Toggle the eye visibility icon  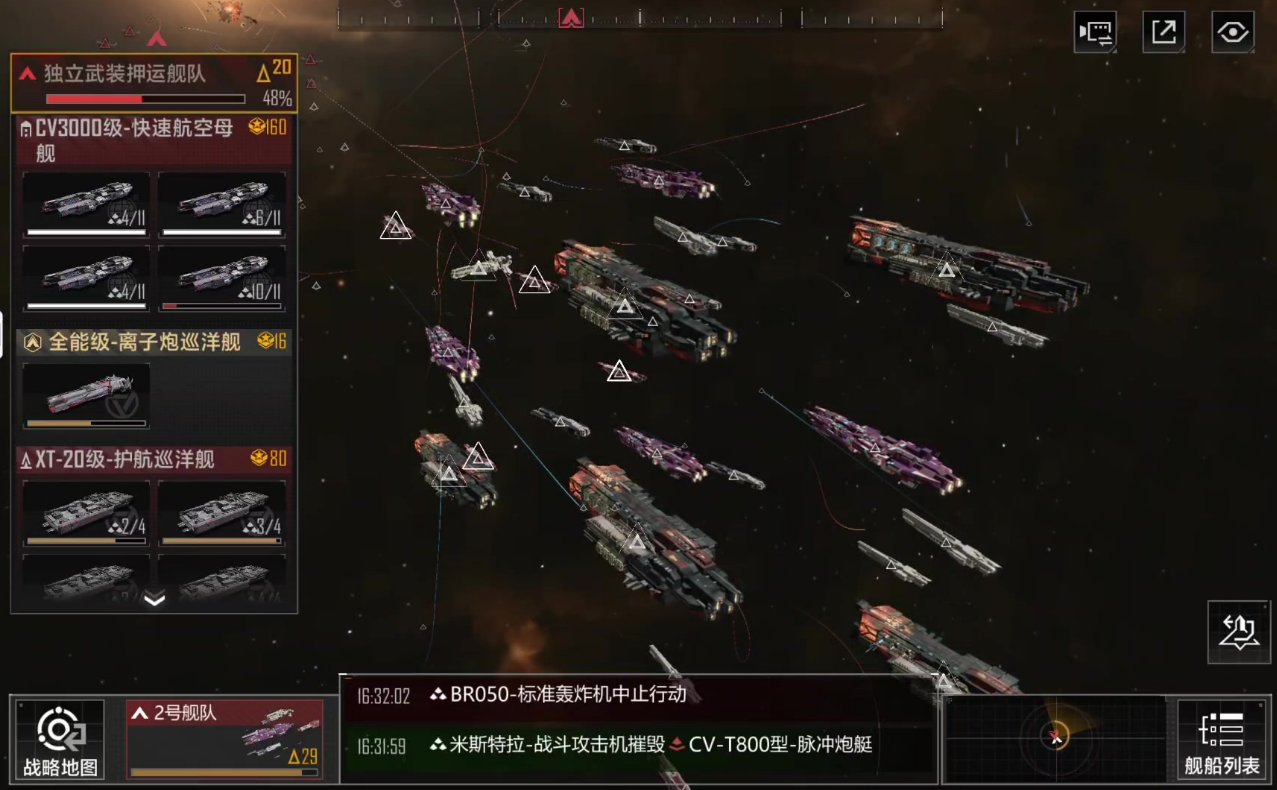pos(1232,32)
